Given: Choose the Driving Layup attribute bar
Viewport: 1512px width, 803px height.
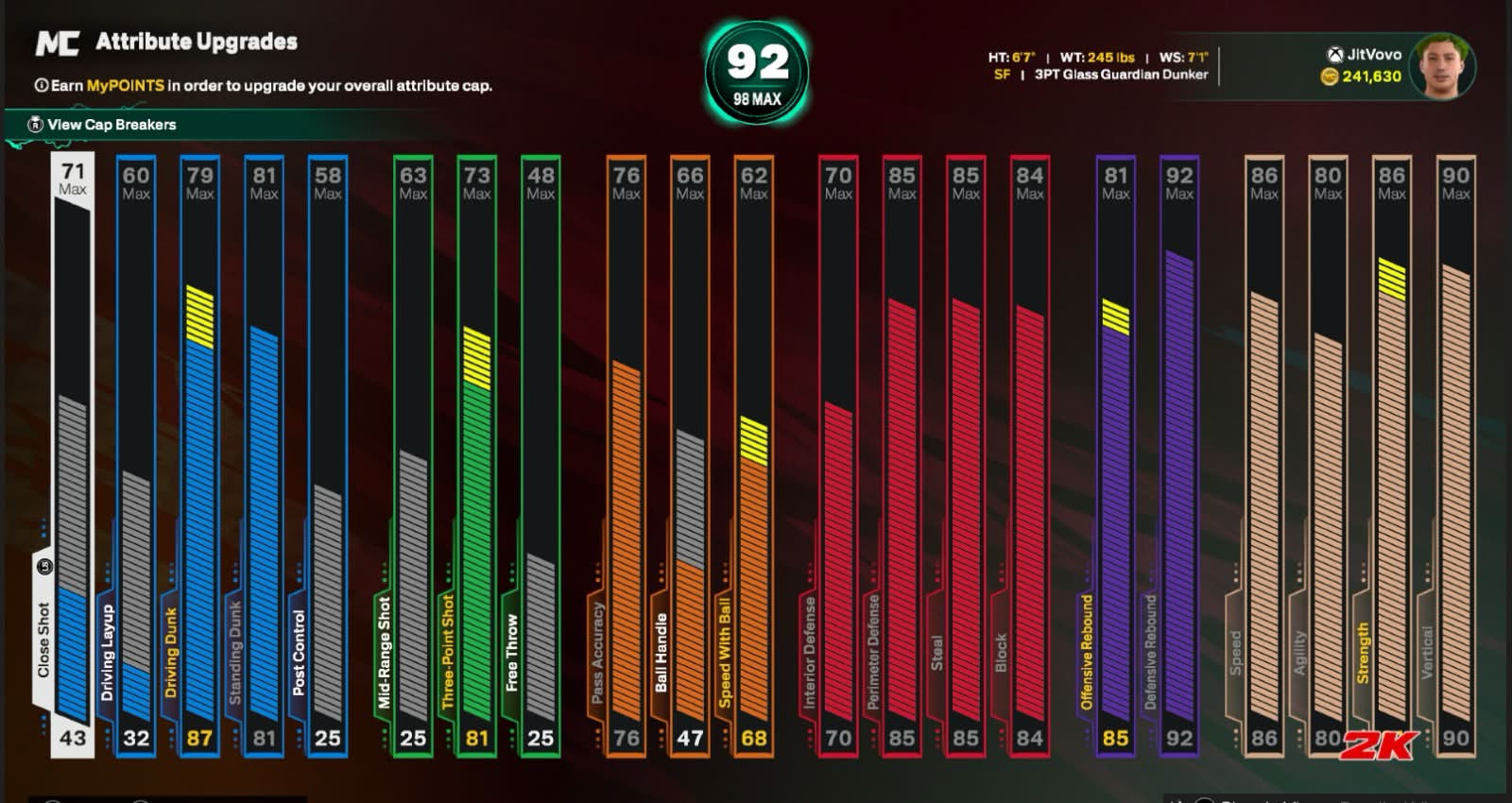Looking at the screenshot, I should tap(136, 453).
